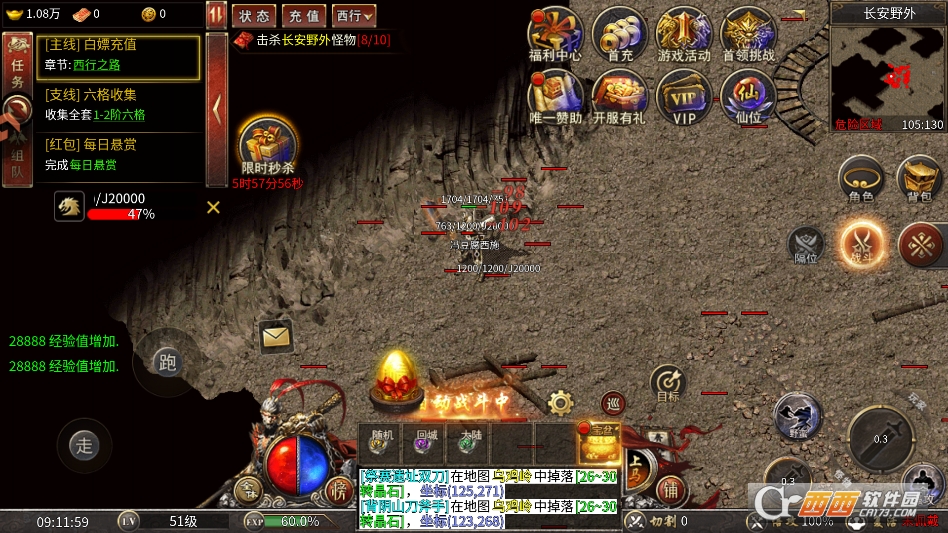Image resolution: width=948 pixels, height=533 pixels.
Task: Open the mail envelope icon
Action: [276, 337]
